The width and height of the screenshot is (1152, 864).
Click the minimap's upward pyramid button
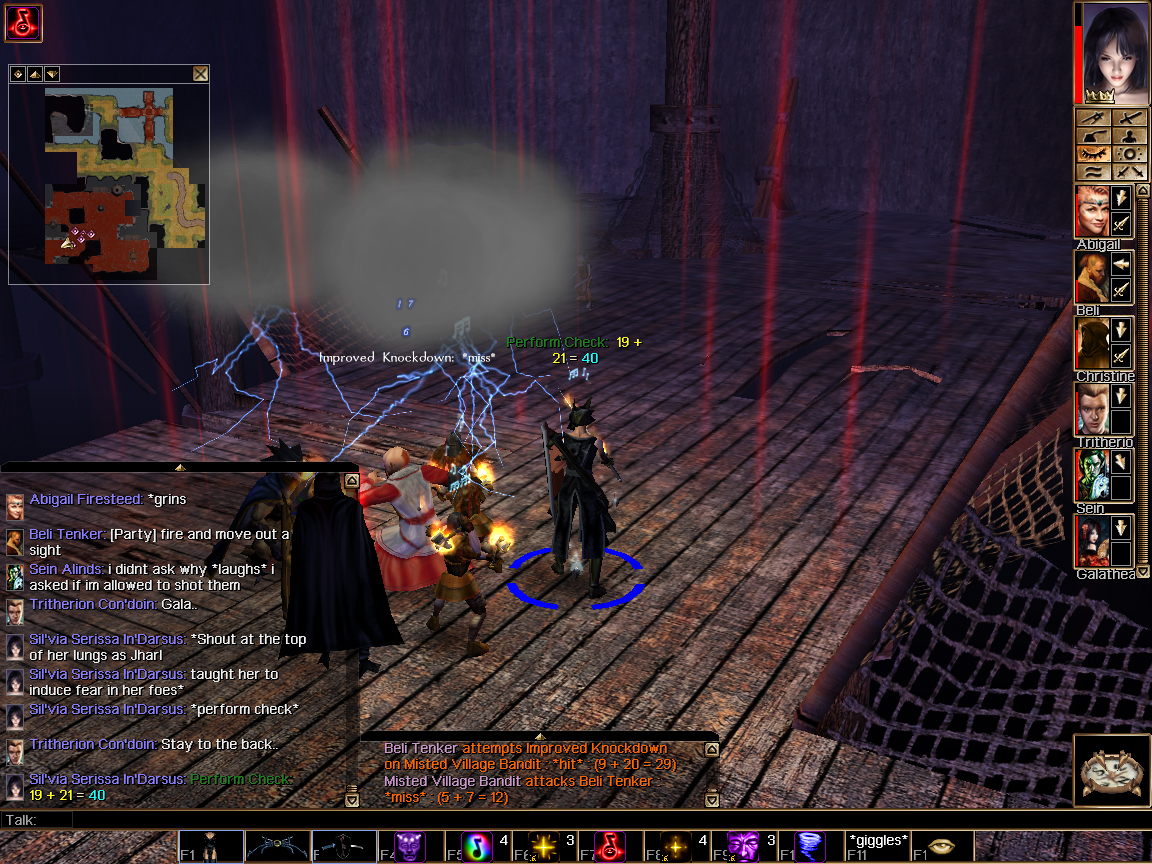point(34,74)
